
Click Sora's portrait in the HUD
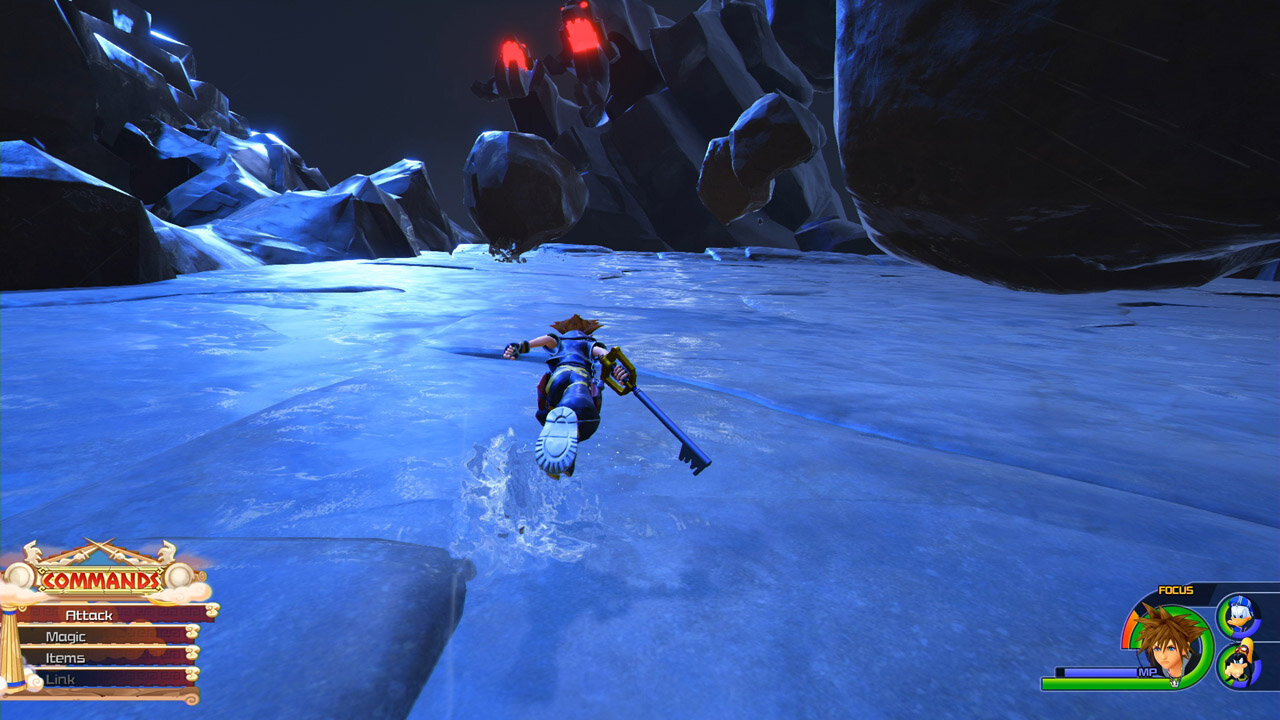point(1169,643)
